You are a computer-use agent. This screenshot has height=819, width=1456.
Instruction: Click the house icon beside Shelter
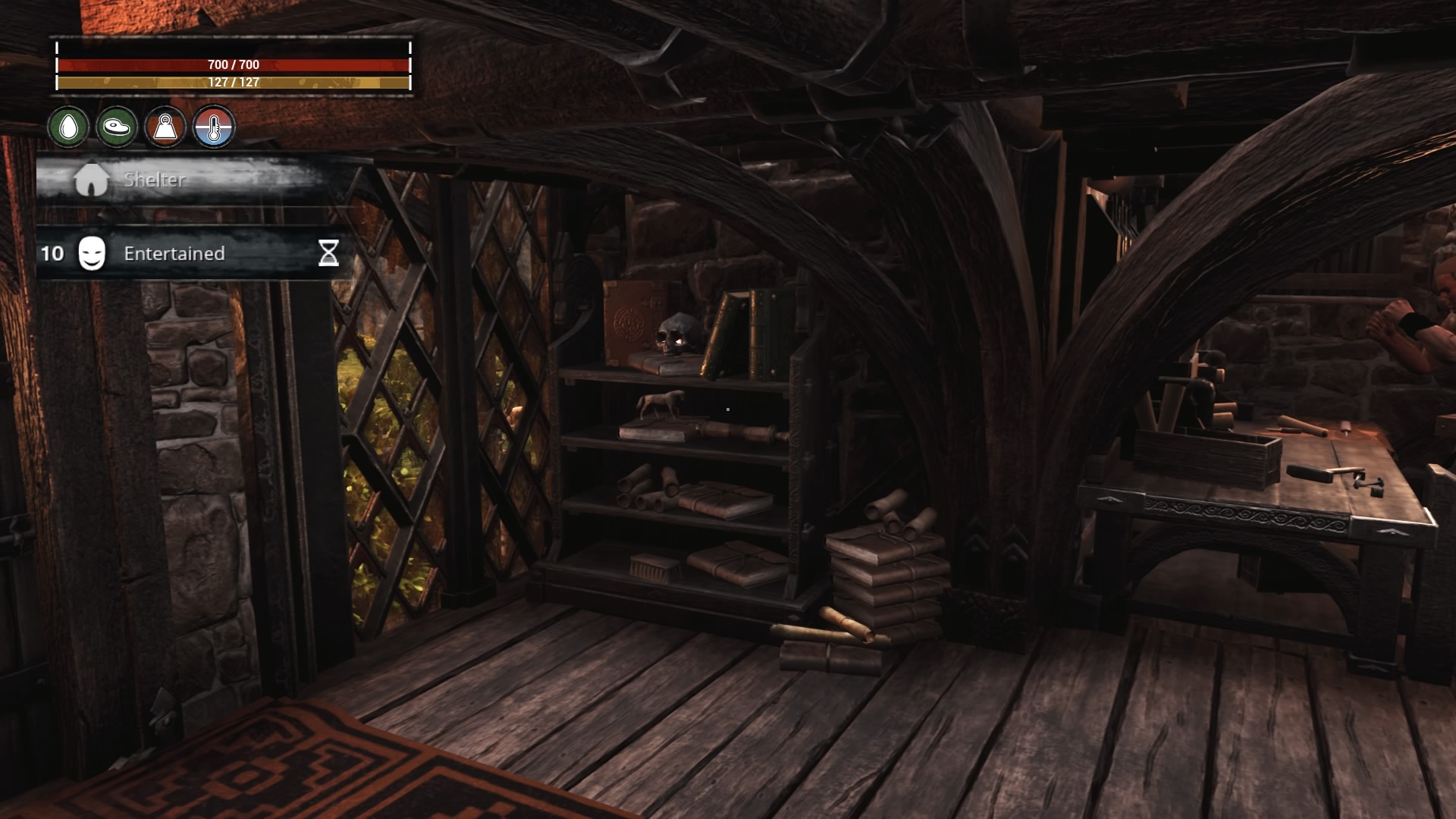(93, 180)
